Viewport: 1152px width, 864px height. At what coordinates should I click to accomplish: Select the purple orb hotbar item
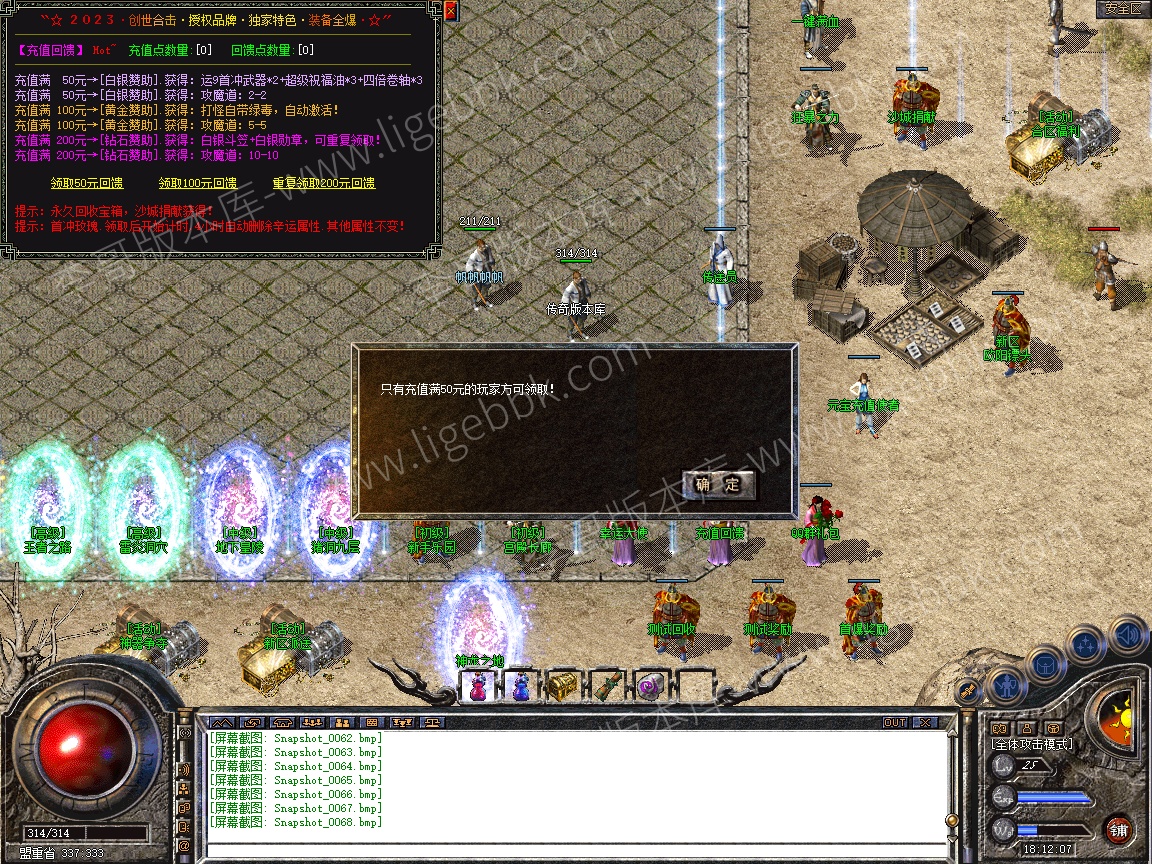tap(650, 686)
